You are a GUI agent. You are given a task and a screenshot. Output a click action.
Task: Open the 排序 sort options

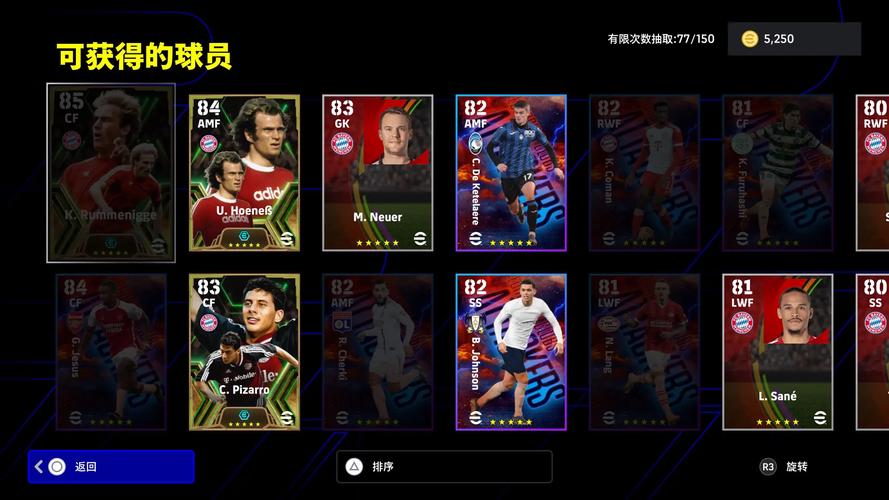(444, 466)
